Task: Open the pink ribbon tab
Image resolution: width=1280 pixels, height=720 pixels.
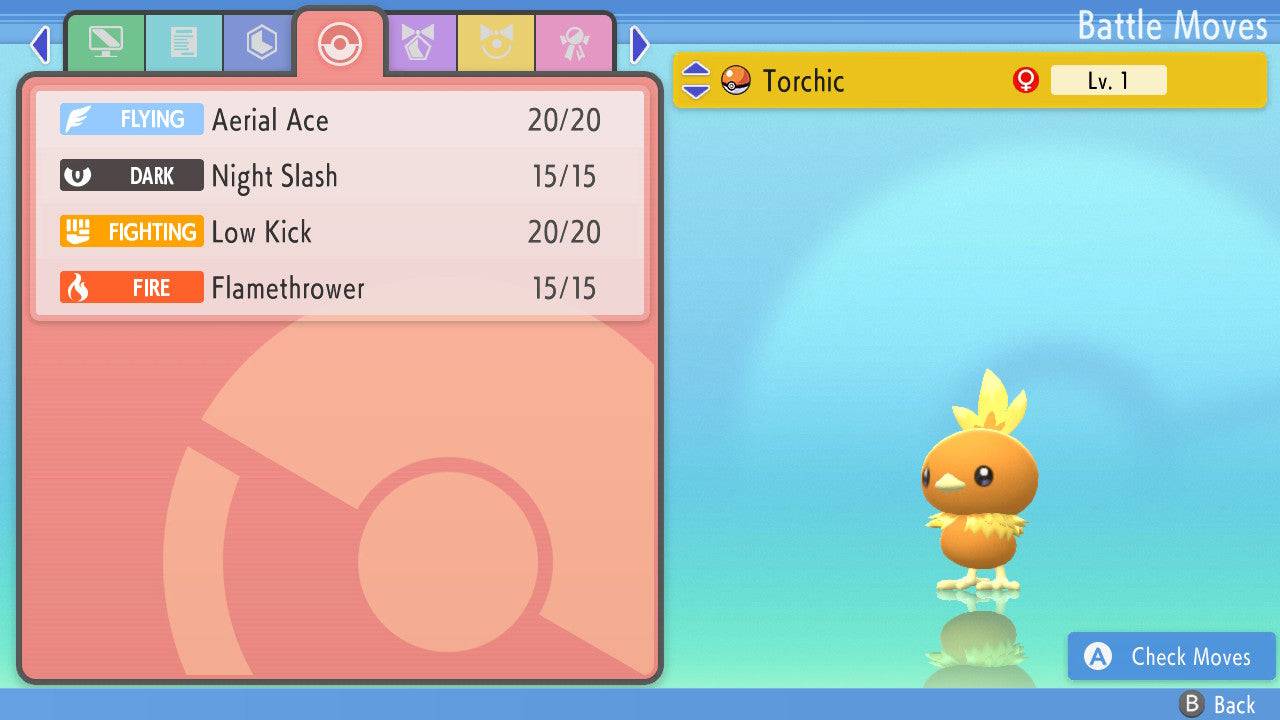Action: (x=574, y=43)
